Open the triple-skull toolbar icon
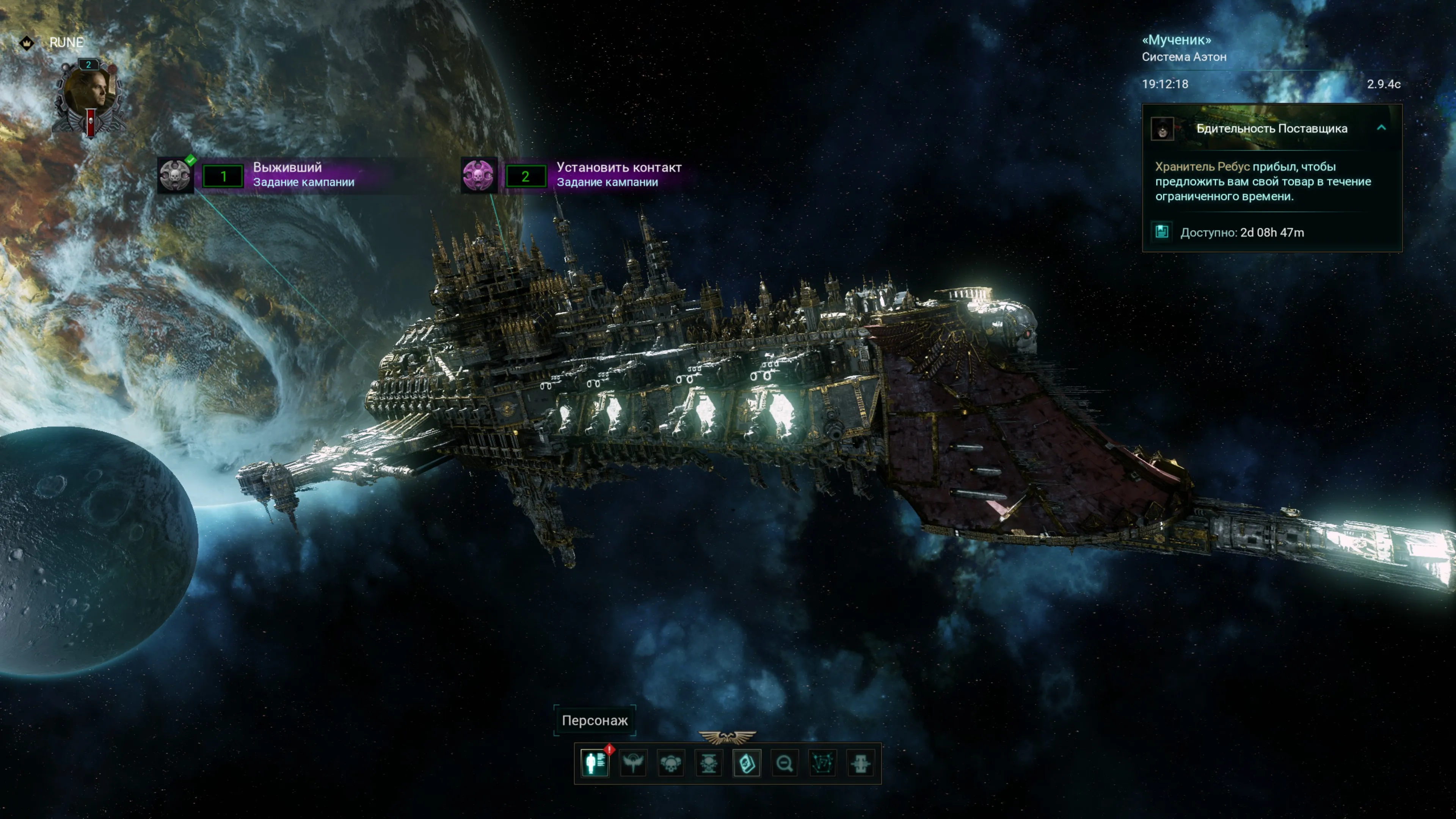Image resolution: width=1456 pixels, height=819 pixels. 671,764
